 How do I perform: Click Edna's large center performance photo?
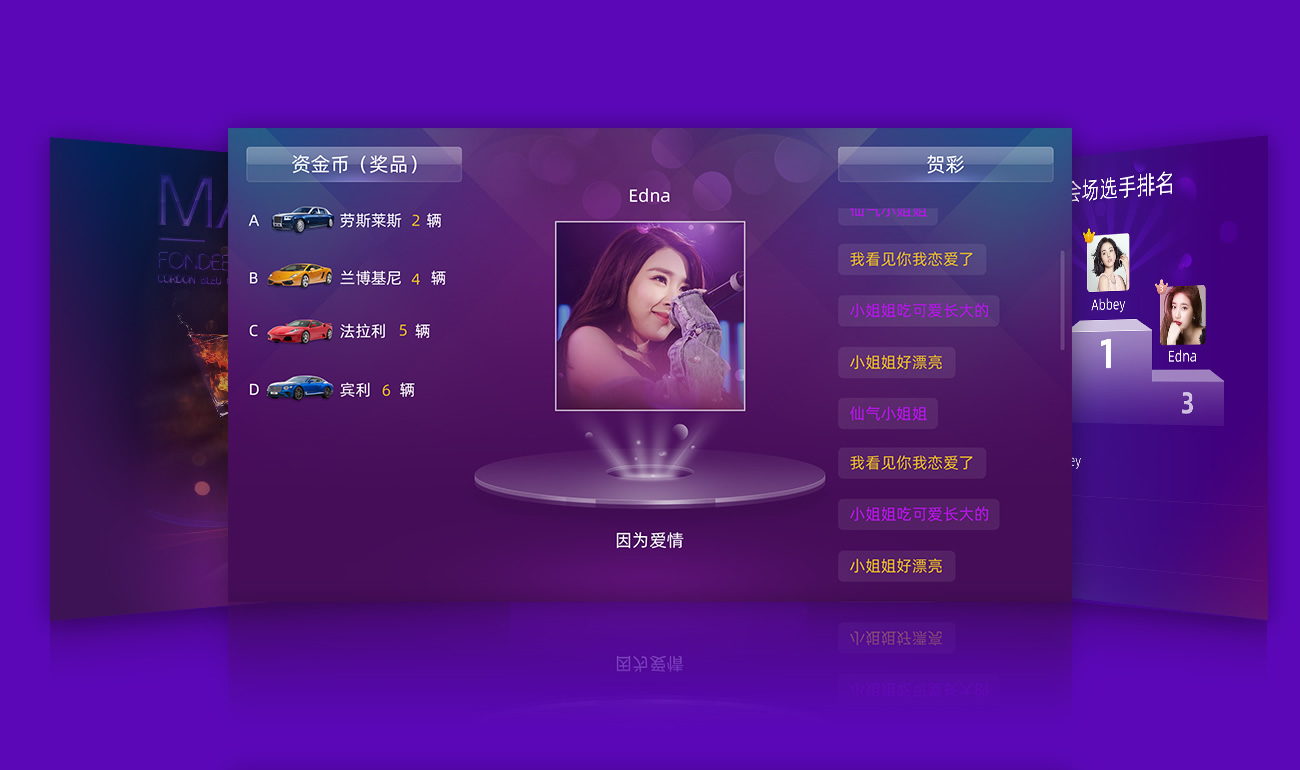click(650, 316)
